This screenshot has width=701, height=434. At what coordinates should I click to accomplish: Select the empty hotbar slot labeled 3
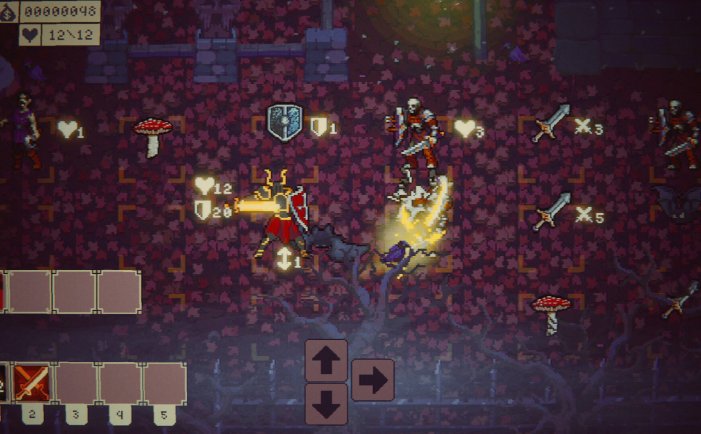click(76, 383)
